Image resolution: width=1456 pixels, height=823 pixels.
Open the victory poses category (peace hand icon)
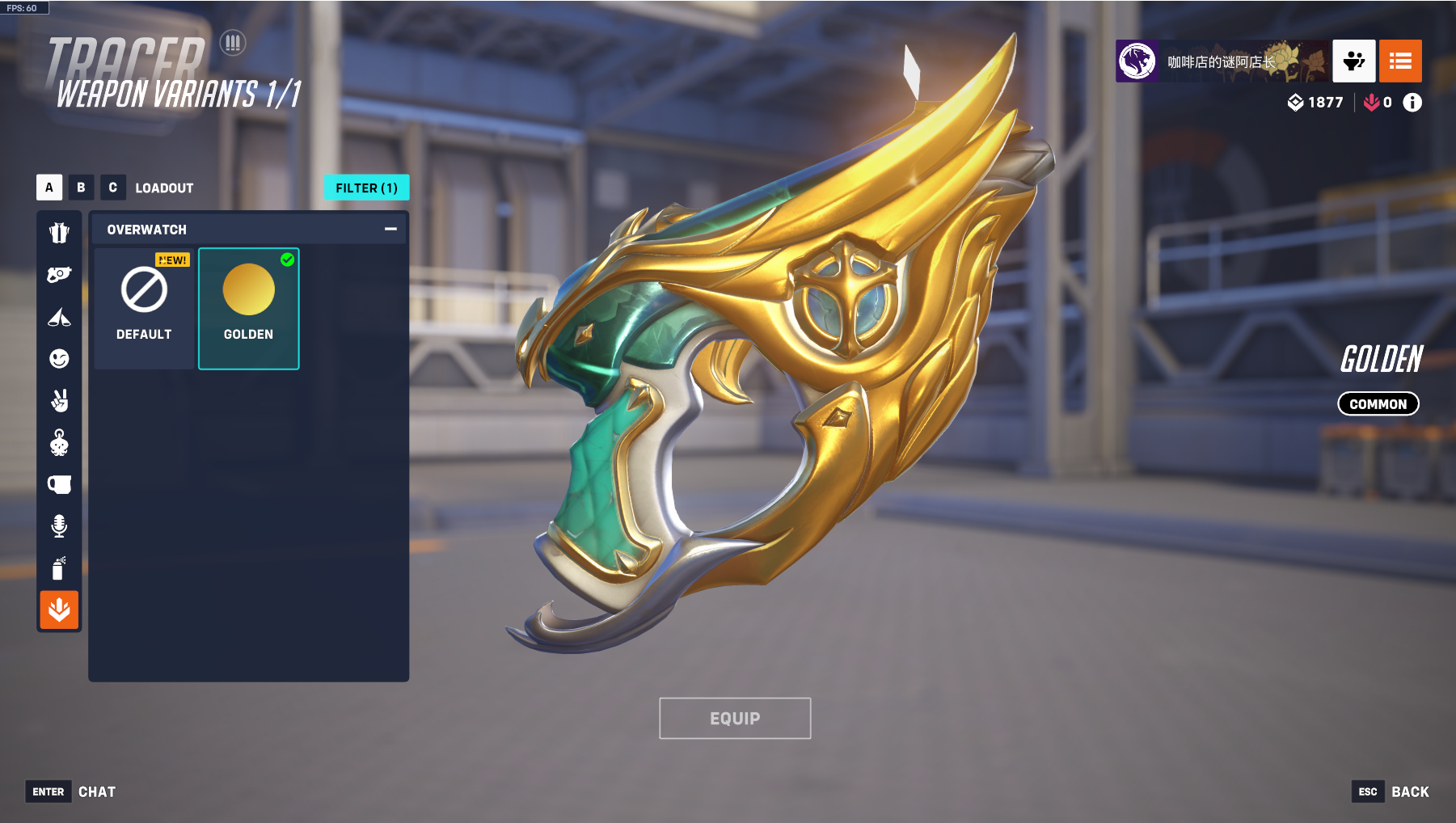coord(59,400)
